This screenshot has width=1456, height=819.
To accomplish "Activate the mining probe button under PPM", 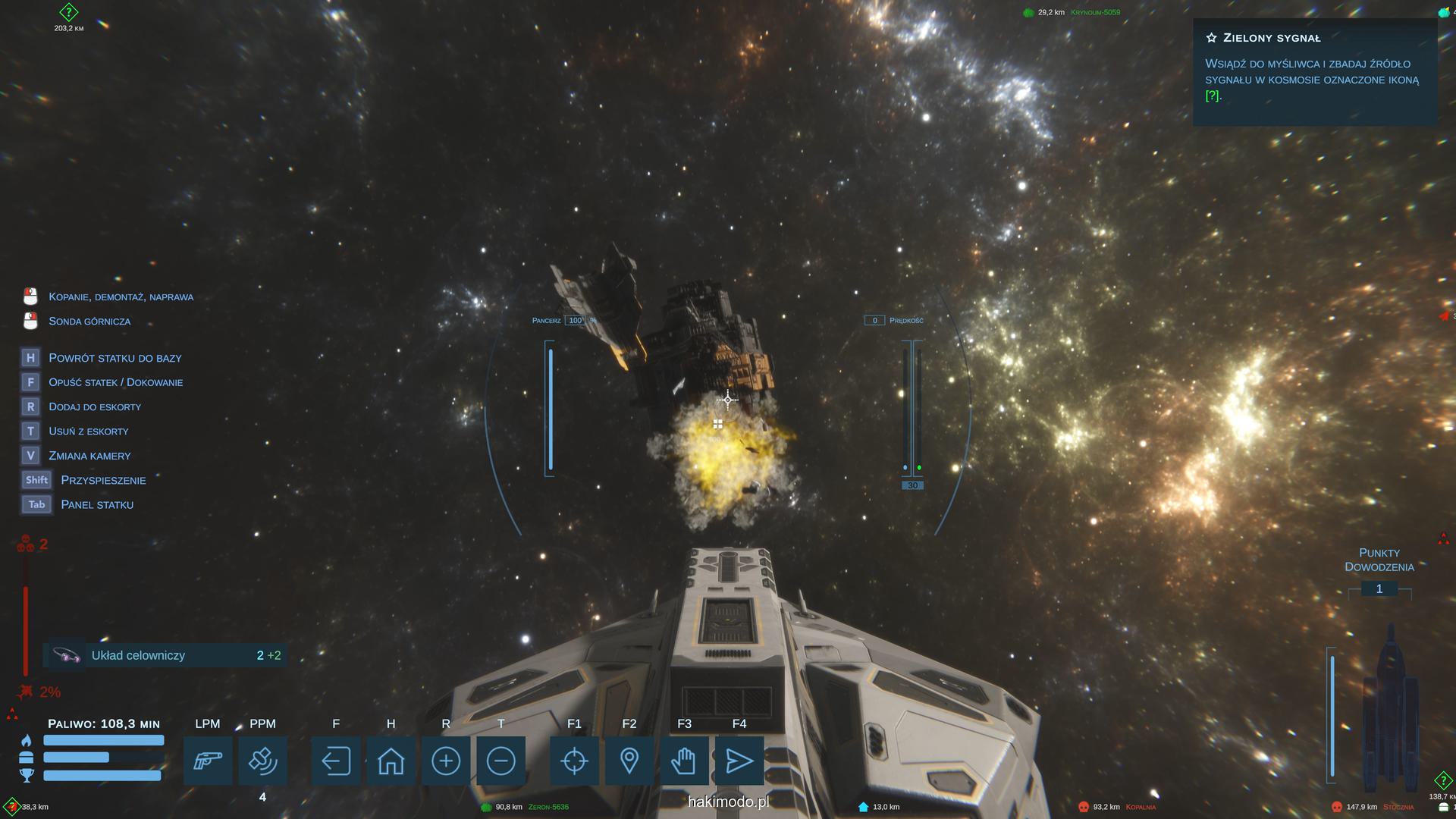I will (x=262, y=761).
